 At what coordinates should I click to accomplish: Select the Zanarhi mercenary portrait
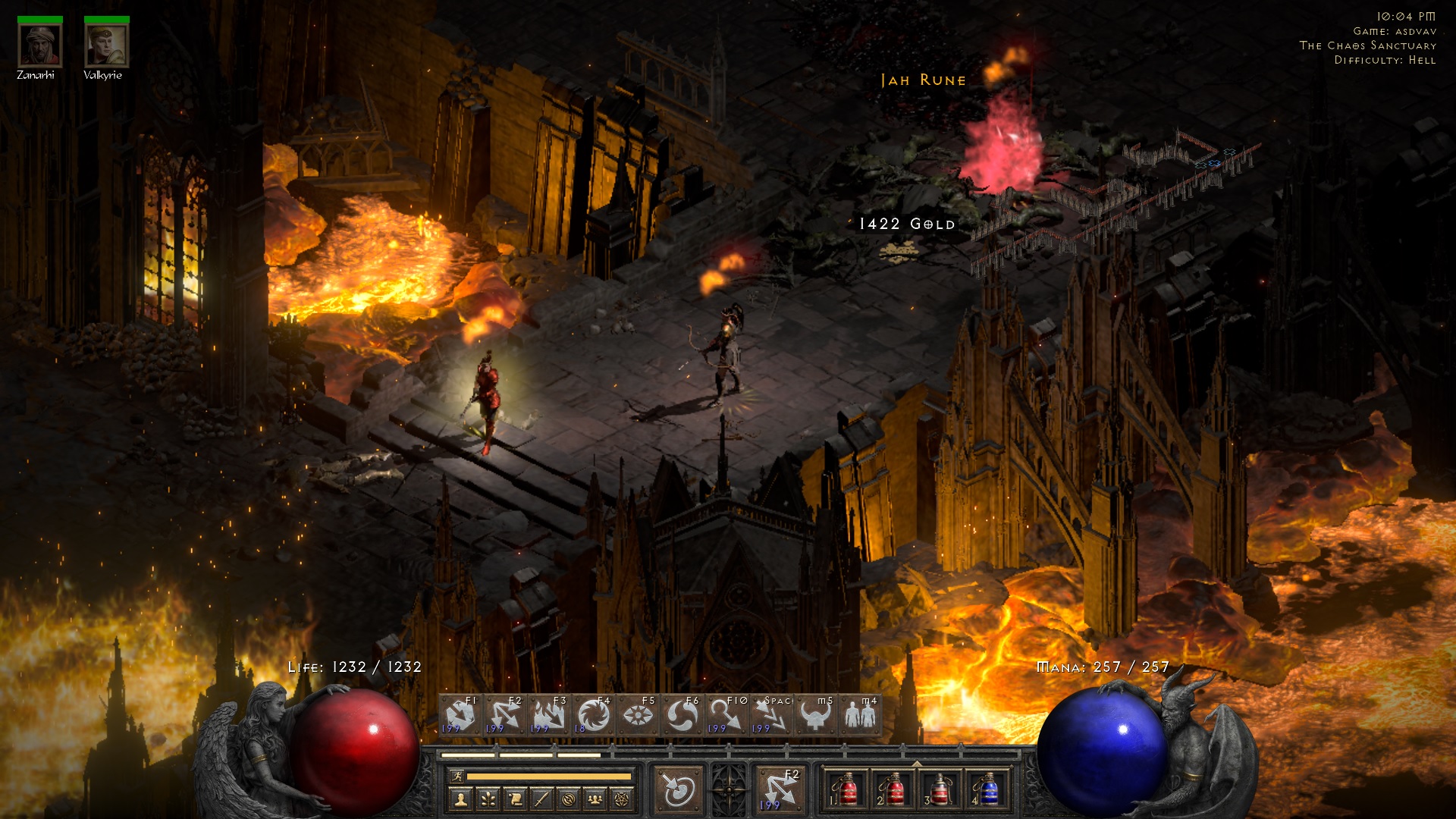point(39,45)
